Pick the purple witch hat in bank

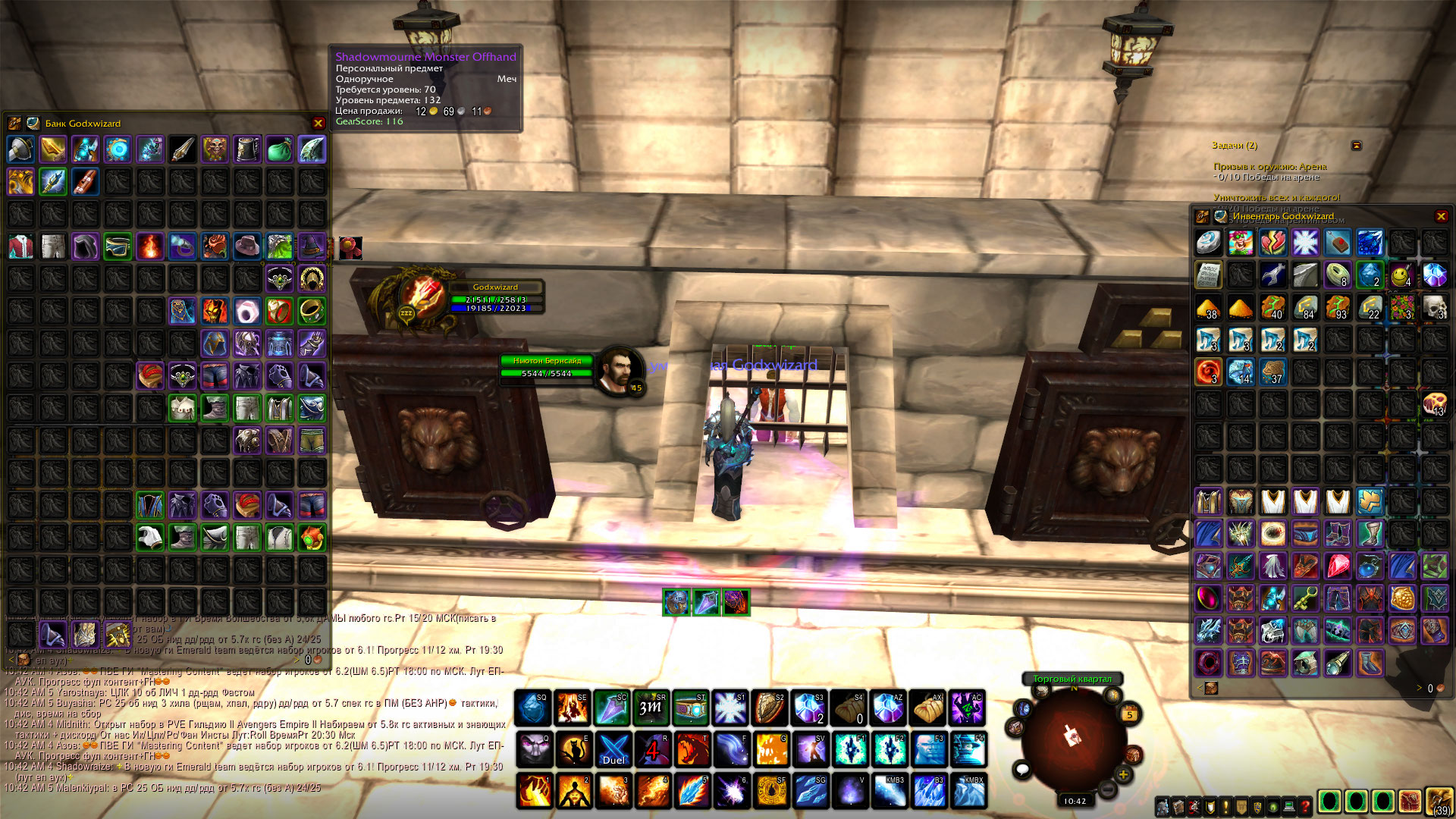tap(312, 246)
